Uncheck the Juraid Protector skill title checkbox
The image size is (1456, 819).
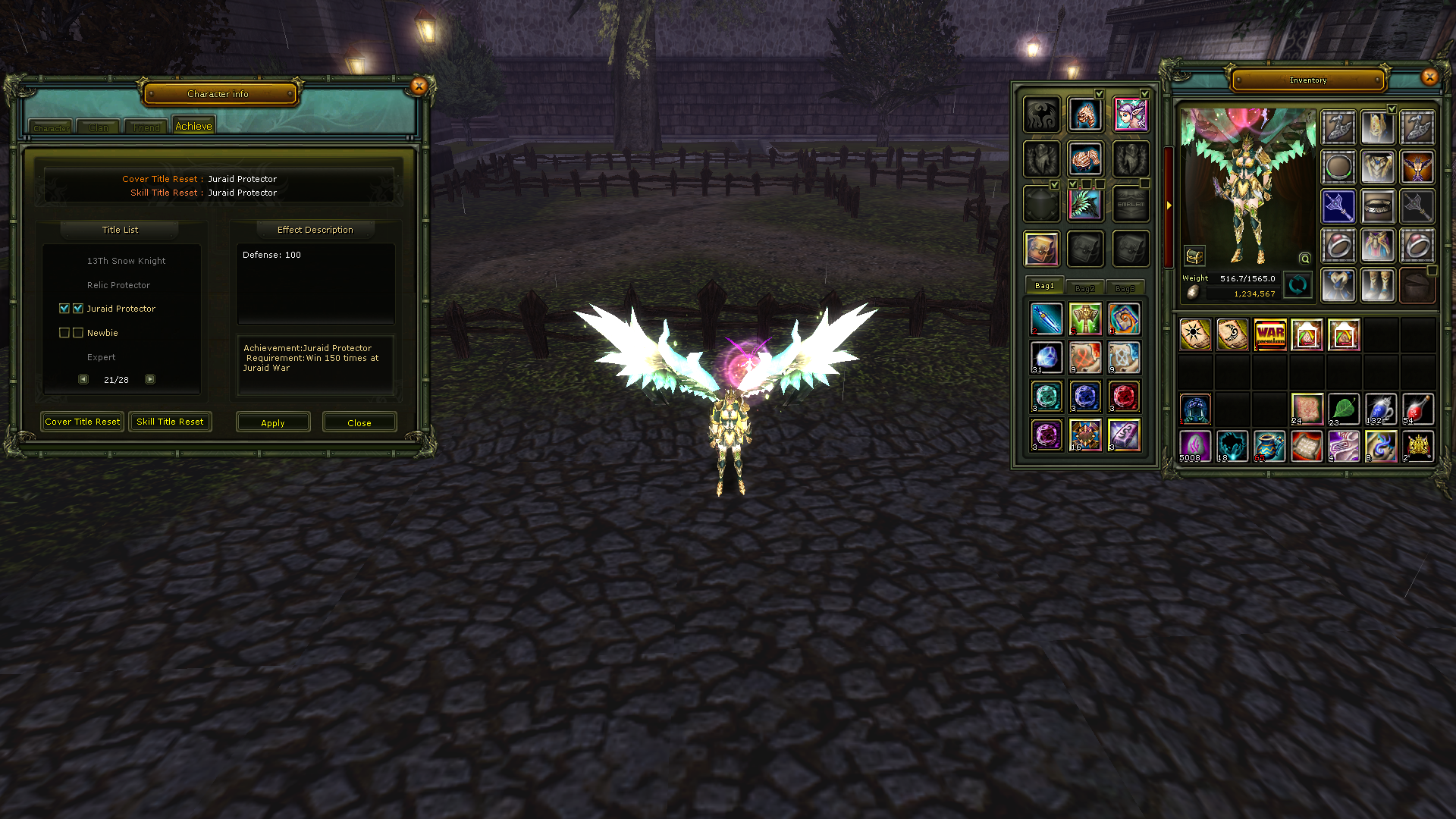click(x=78, y=308)
